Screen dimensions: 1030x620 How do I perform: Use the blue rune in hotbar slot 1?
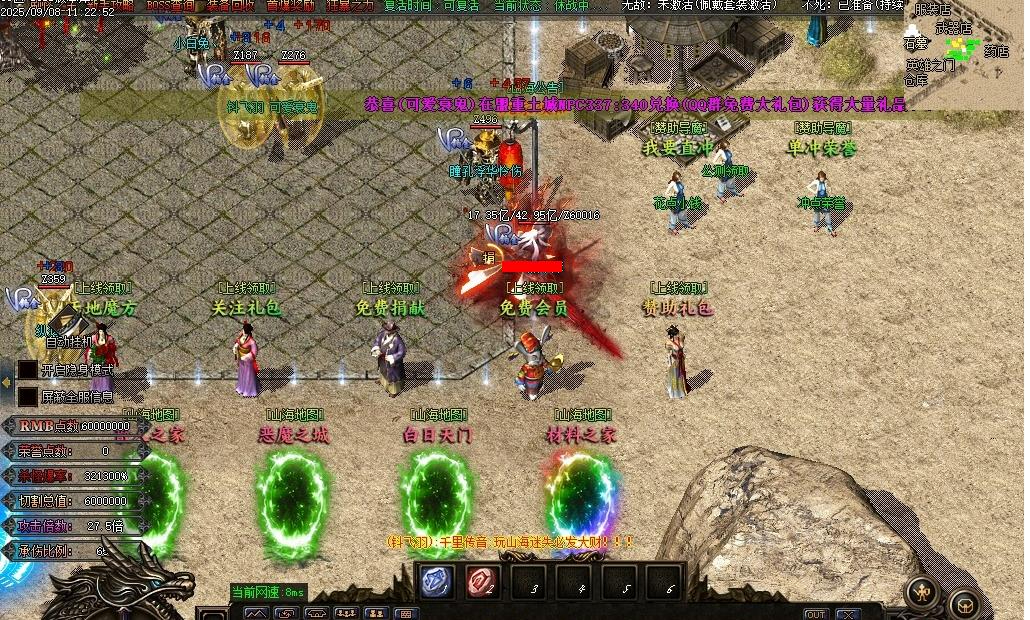[435, 582]
